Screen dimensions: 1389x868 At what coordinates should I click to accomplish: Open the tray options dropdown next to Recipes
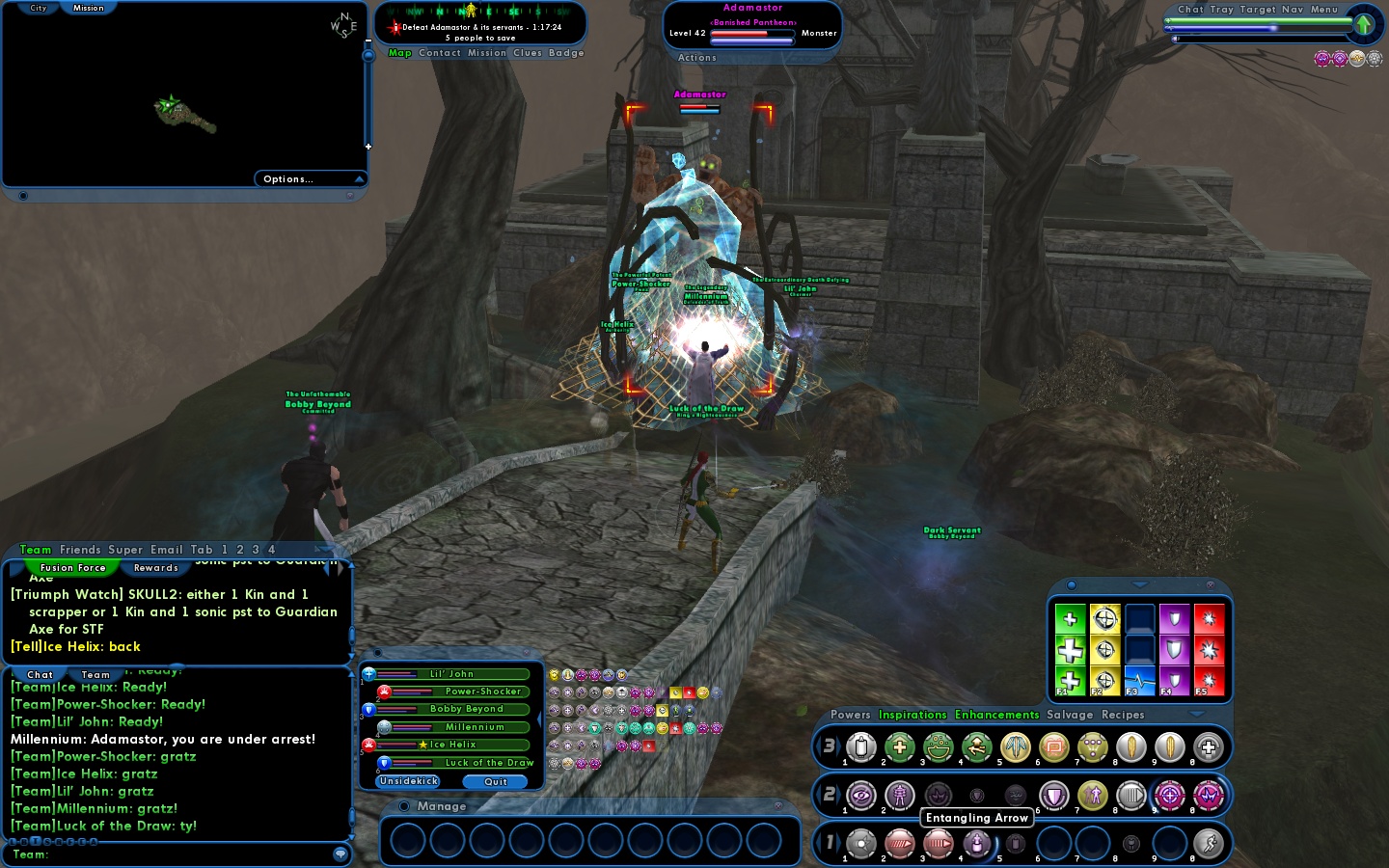point(1198,715)
